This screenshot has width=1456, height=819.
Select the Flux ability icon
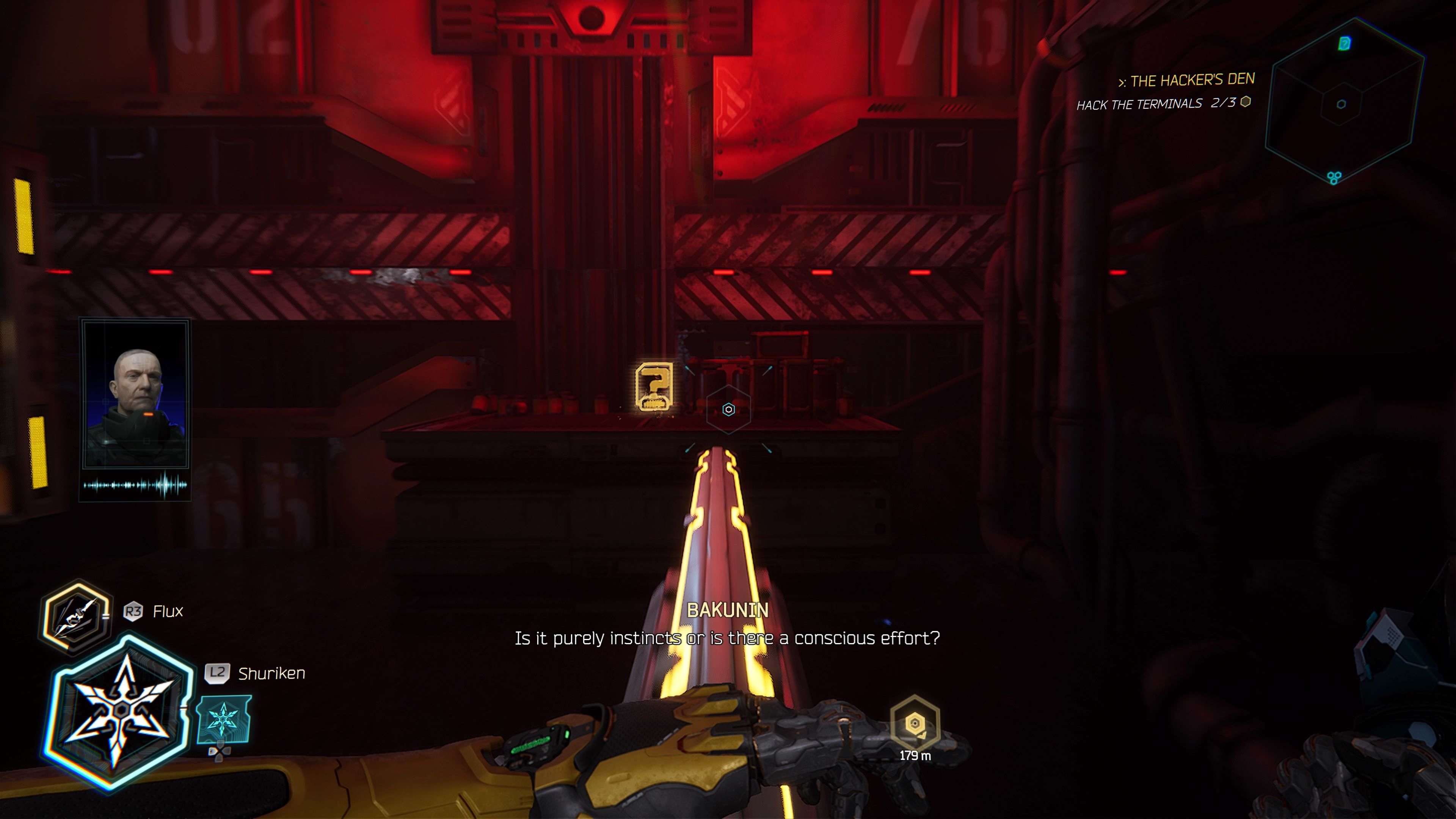tap(76, 616)
